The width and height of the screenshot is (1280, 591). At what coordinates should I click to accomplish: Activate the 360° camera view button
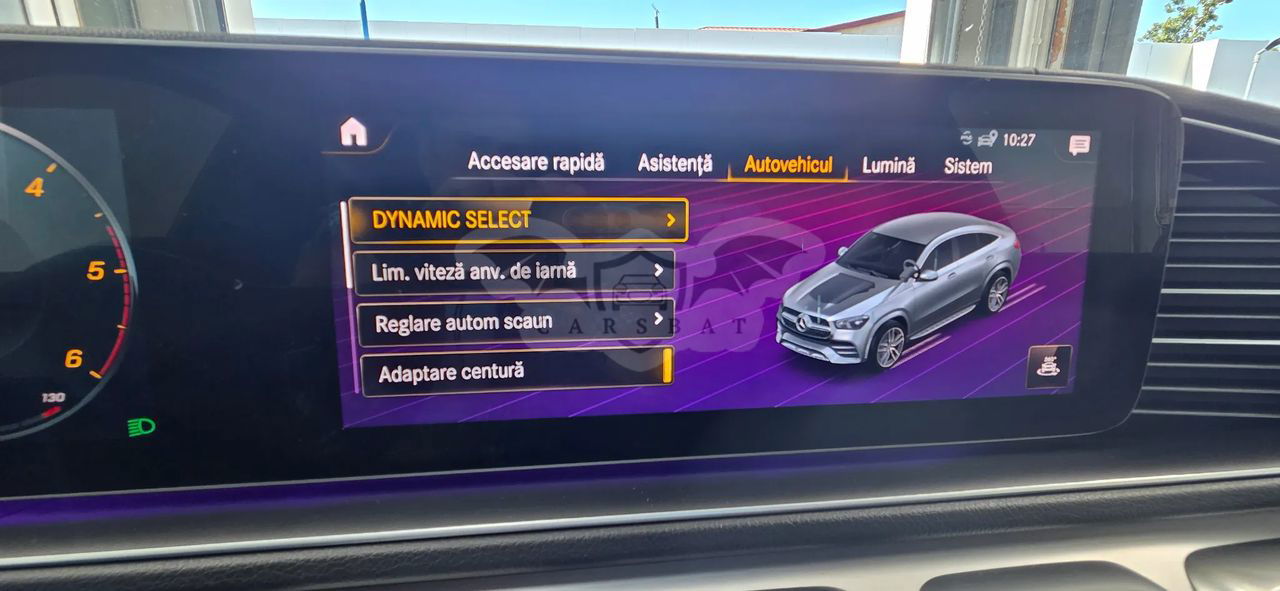[1048, 366]
